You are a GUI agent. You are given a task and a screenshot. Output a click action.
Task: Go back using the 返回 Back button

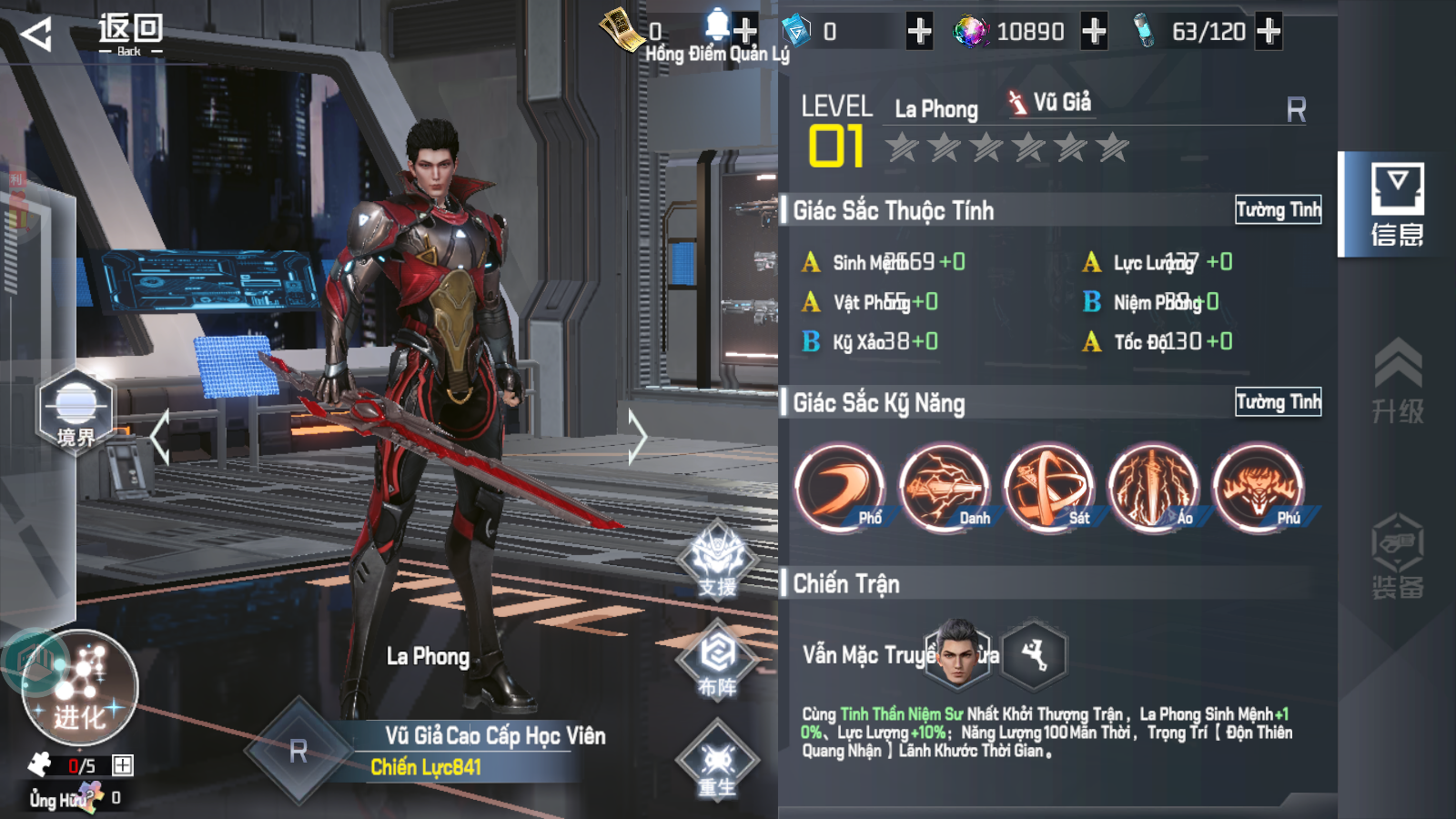pos(91,35)
